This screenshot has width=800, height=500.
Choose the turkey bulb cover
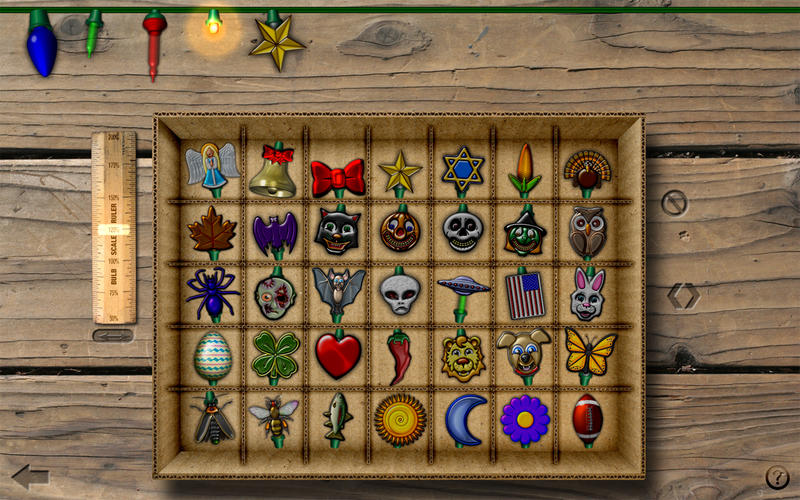[587, 170]
